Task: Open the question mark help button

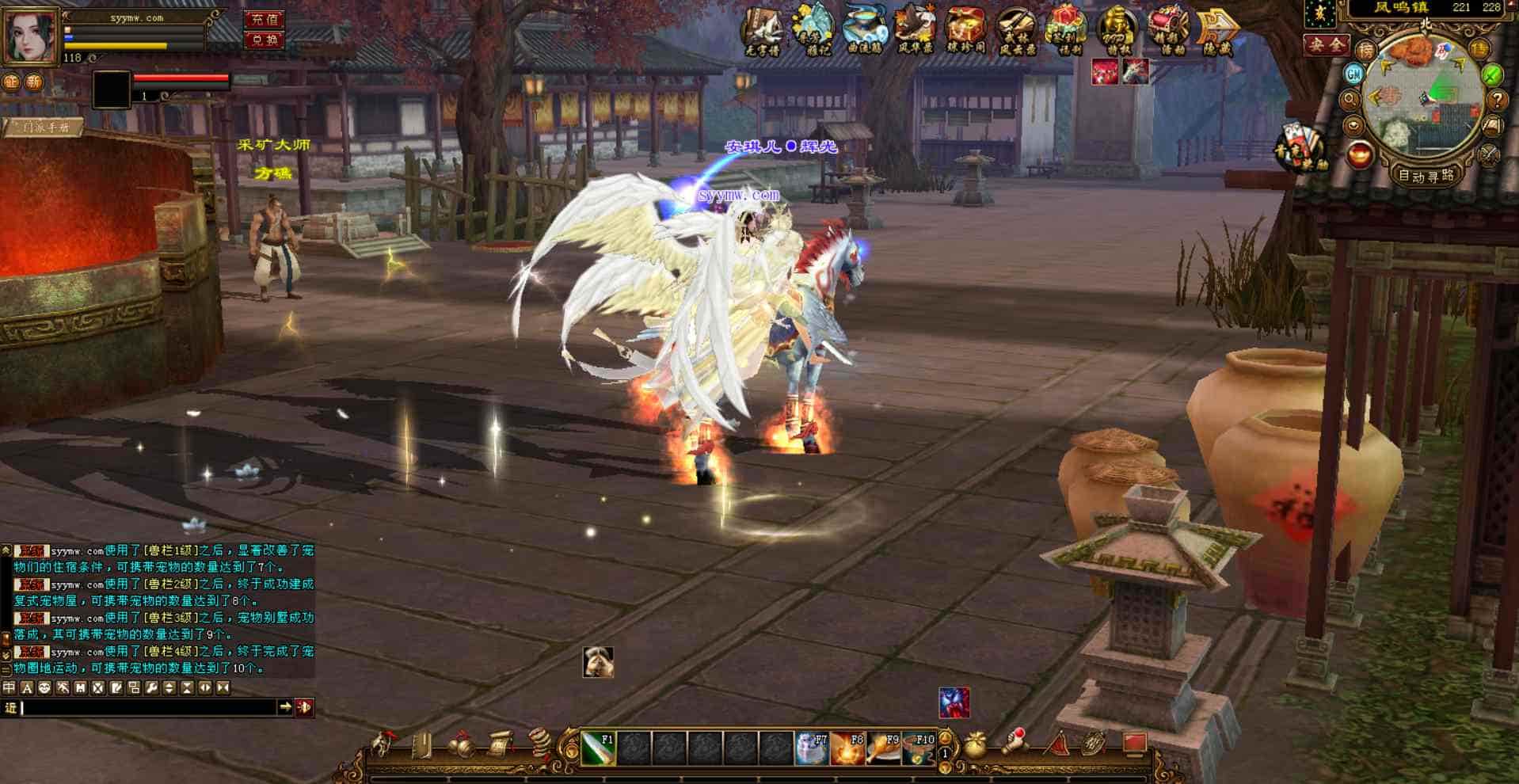Action: [x=1497, y=101]
